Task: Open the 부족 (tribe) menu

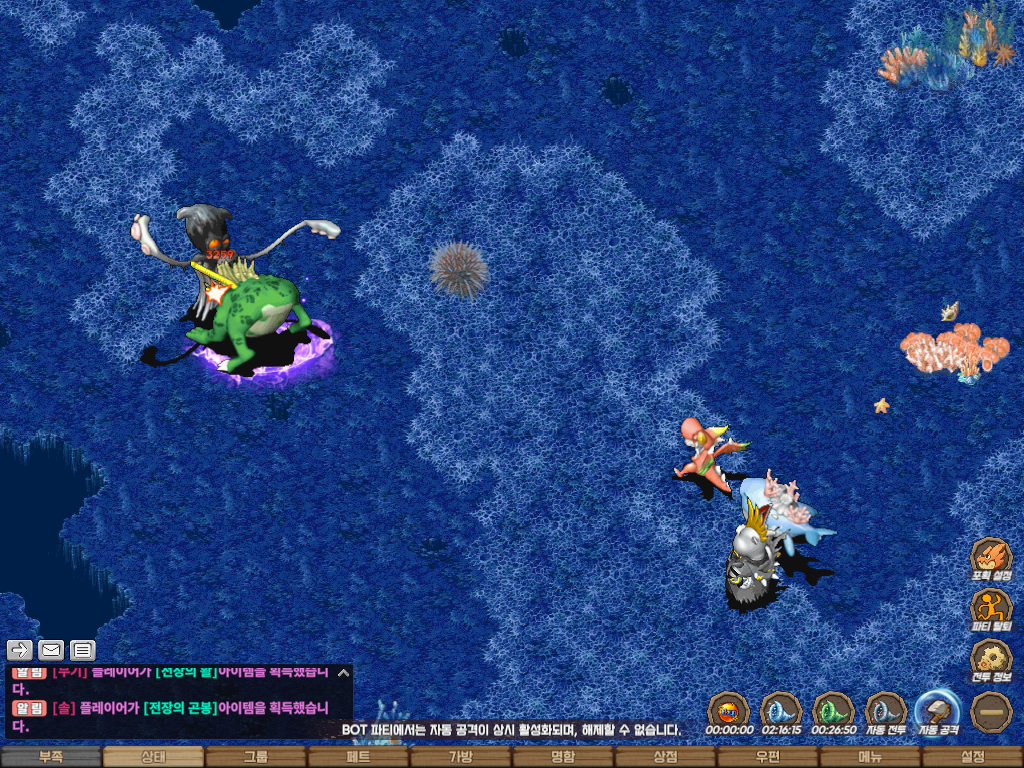Action: pyautogui.click(x=51, y=757)
